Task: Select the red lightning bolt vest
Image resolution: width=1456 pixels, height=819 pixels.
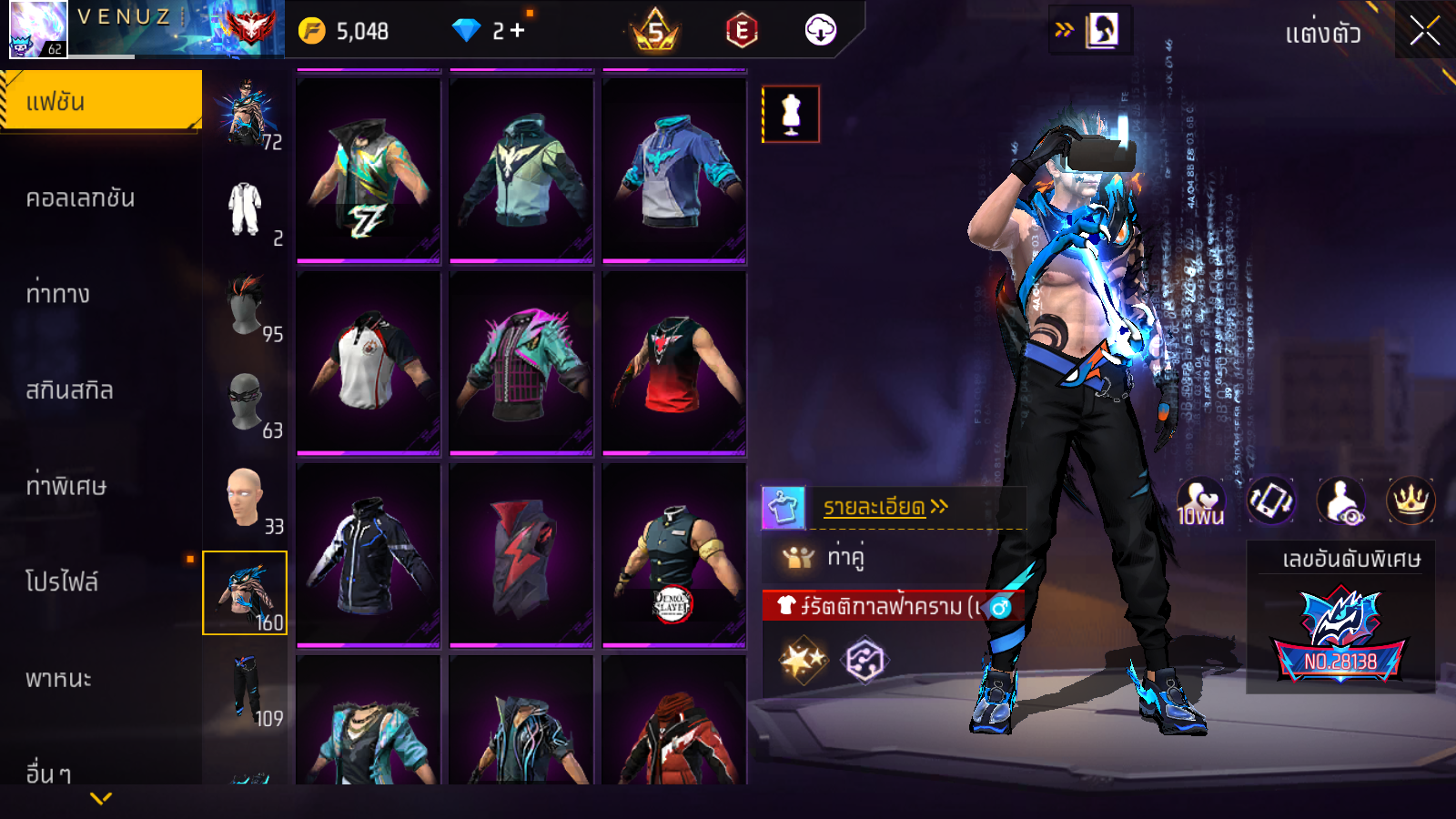Action: click(521, 555)
